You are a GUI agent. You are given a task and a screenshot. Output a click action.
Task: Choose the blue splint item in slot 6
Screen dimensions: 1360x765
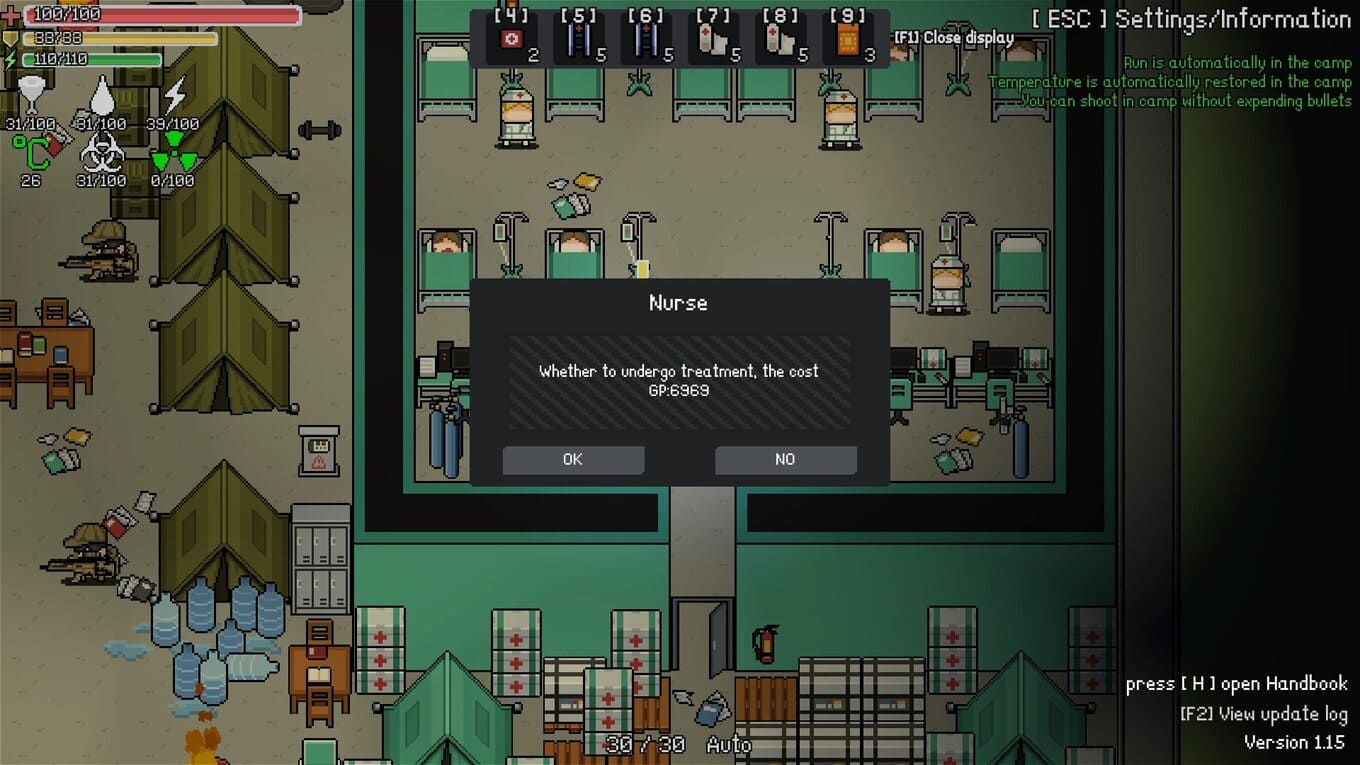pyautogui.click(x=647, y=41)
